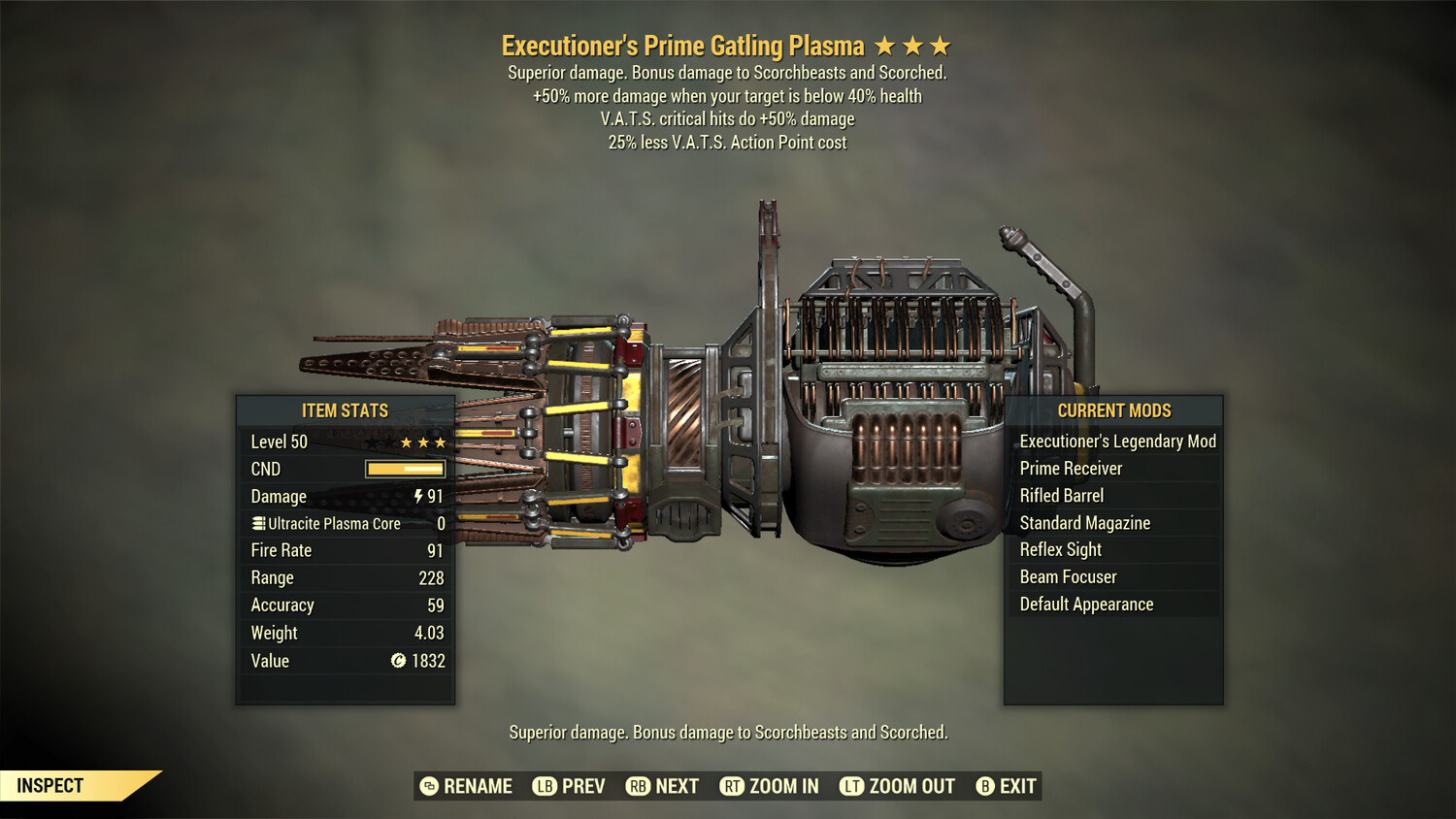Screen dimensions: 1456x819
Task: Select the Reflex Sight mod entry
Action: point(1060,549)
